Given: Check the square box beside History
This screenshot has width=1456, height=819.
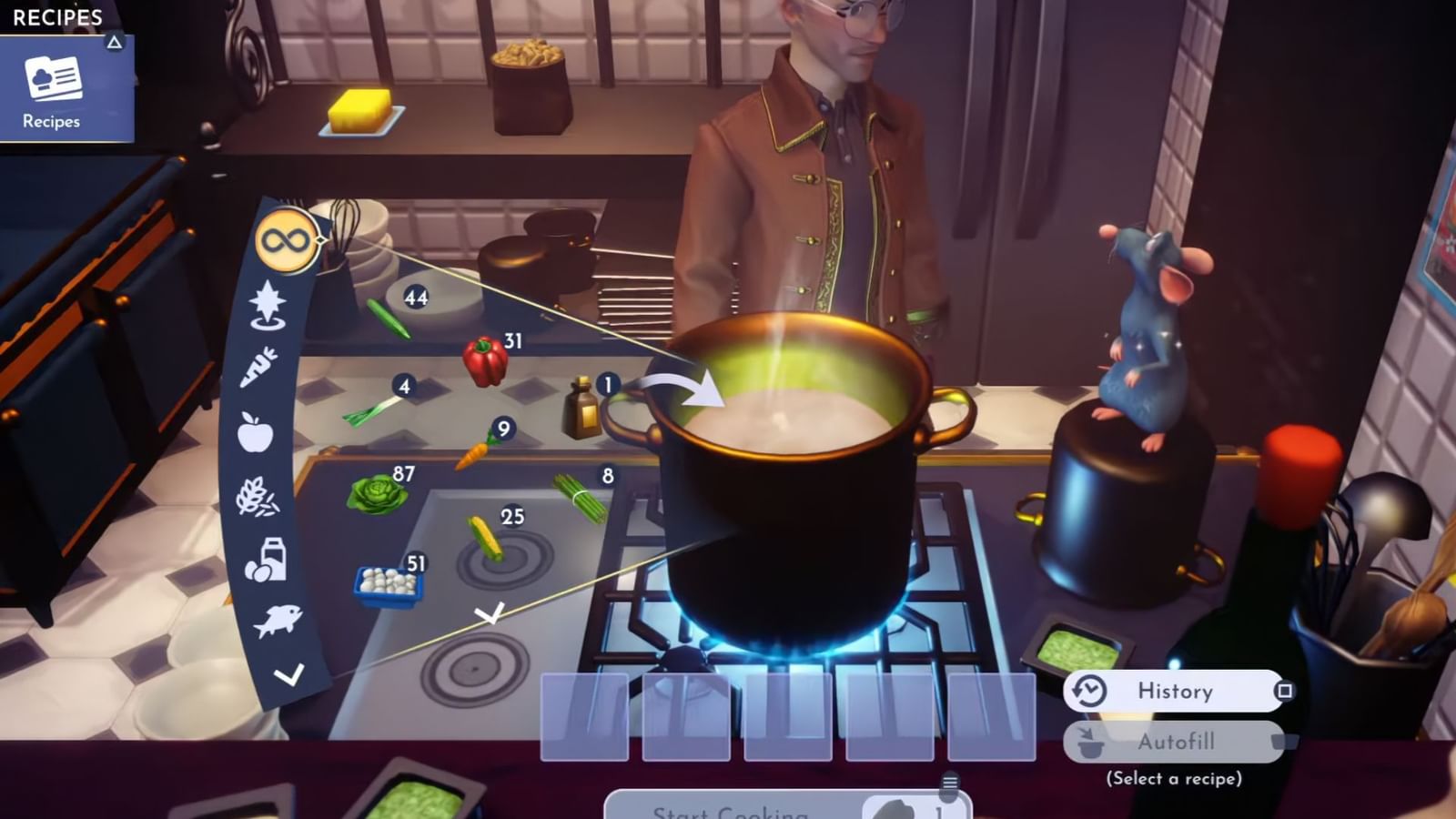Looking at the screenshot, I should coord(1285,691).
